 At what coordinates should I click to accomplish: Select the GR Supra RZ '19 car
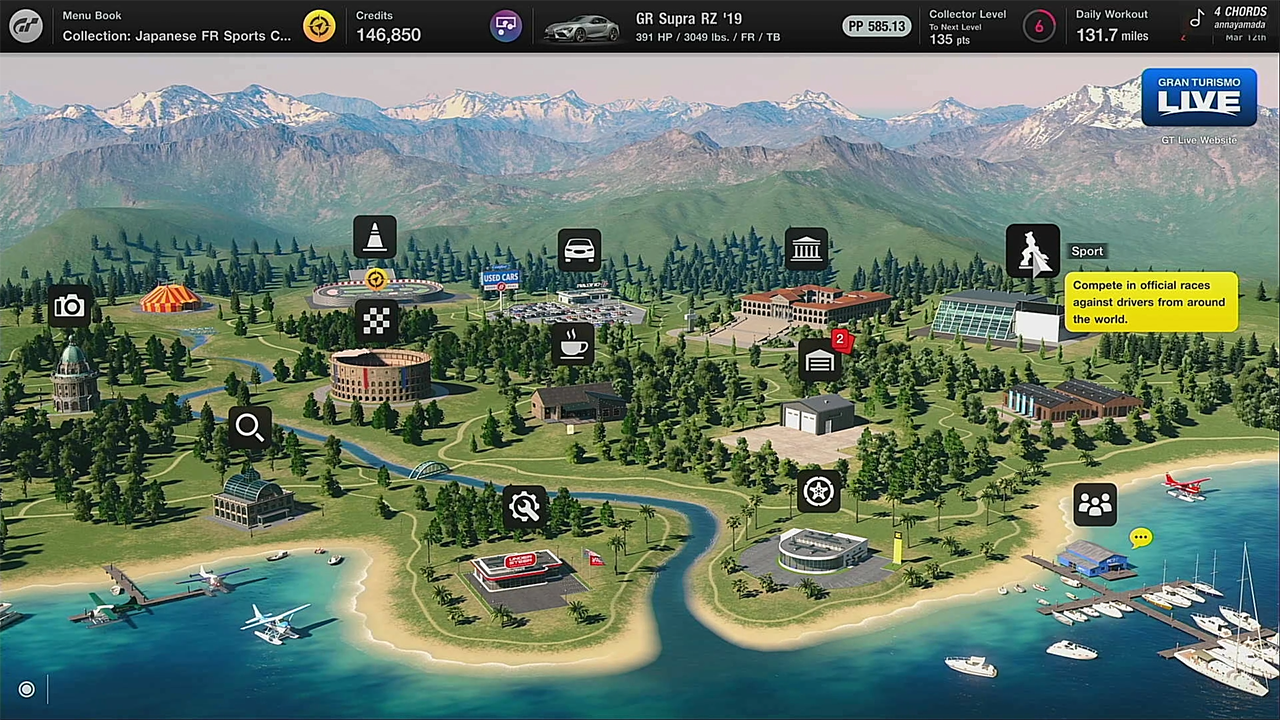pos(660,27)
